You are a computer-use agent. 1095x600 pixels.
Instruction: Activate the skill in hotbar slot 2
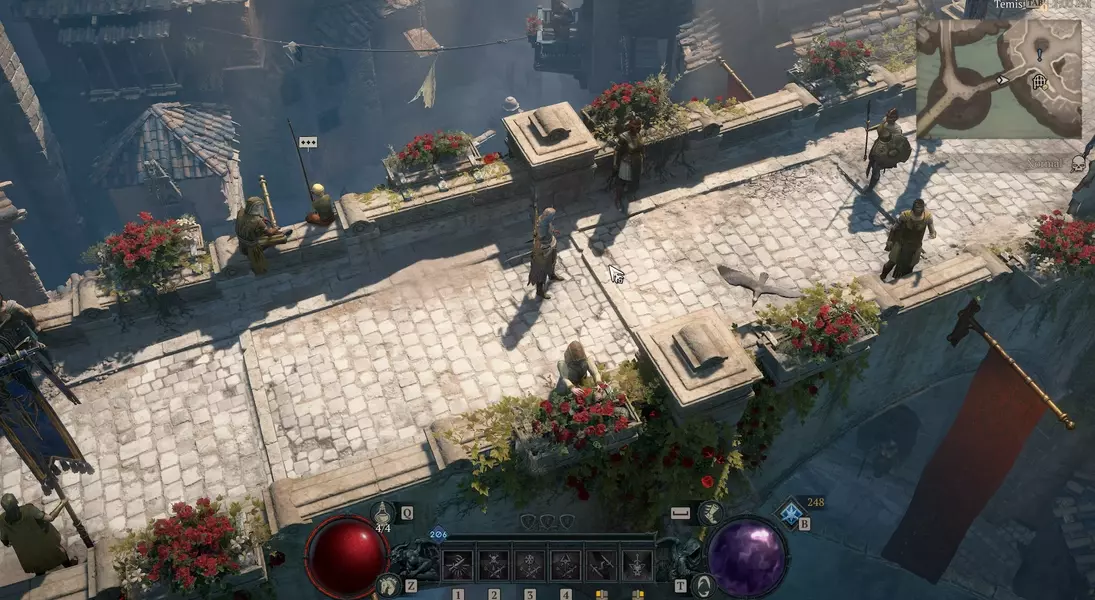pos(494,566)
